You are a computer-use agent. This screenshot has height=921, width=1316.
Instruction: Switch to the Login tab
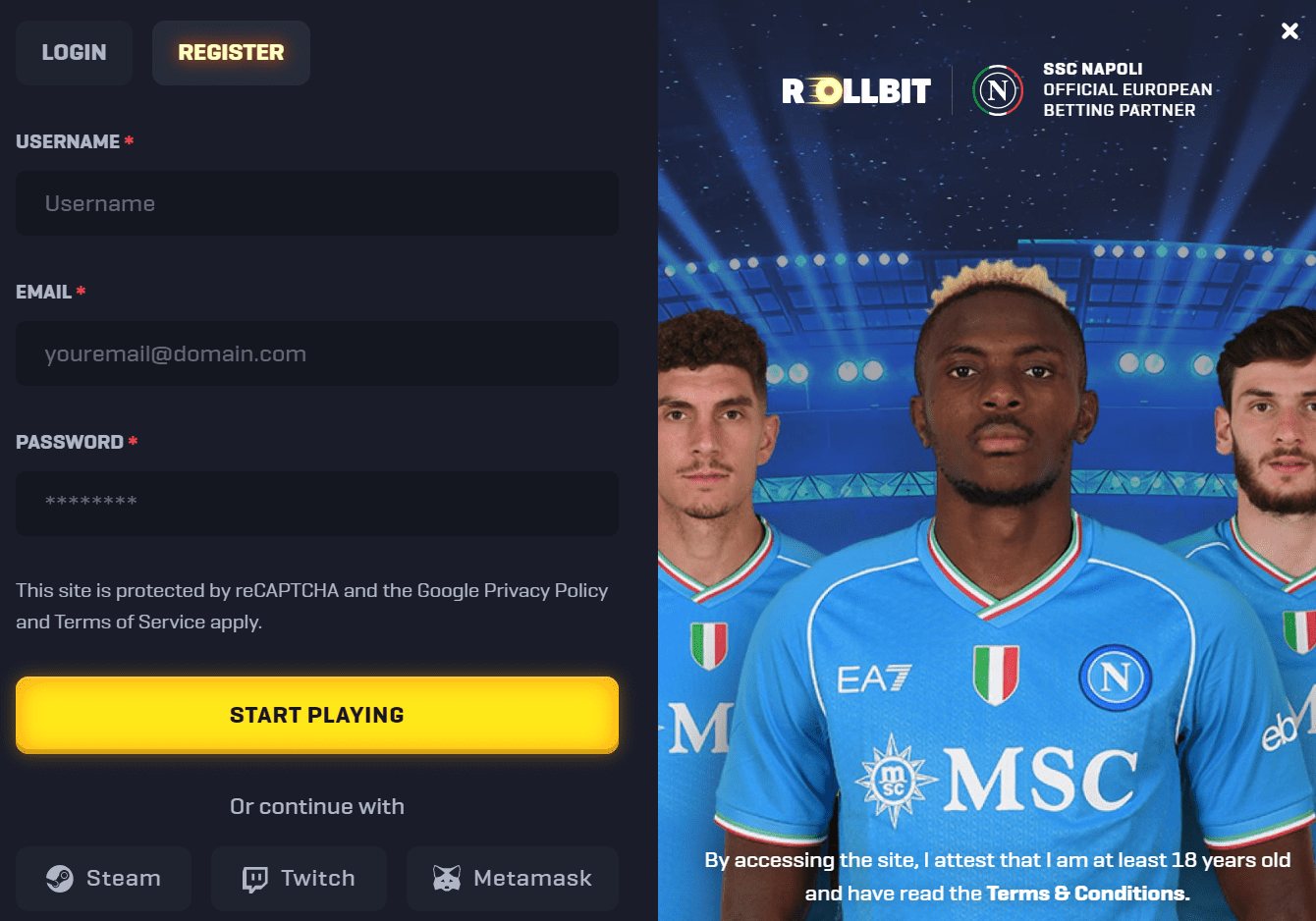[74, 53]
